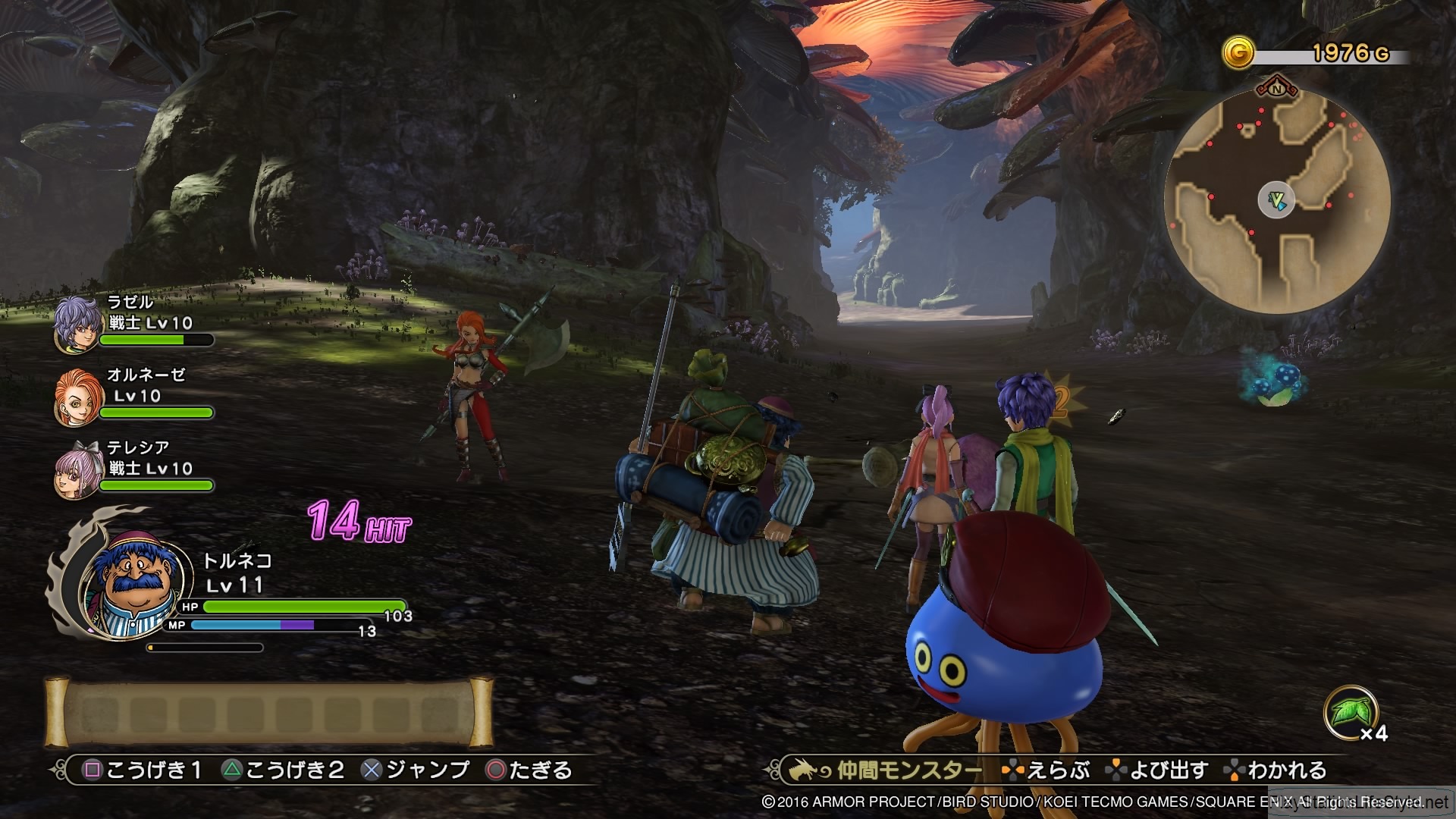Viewport: 1456px width, 819px height.
Task: Switch to Teresa's party portrait
Action: click(x=77, y=470)
